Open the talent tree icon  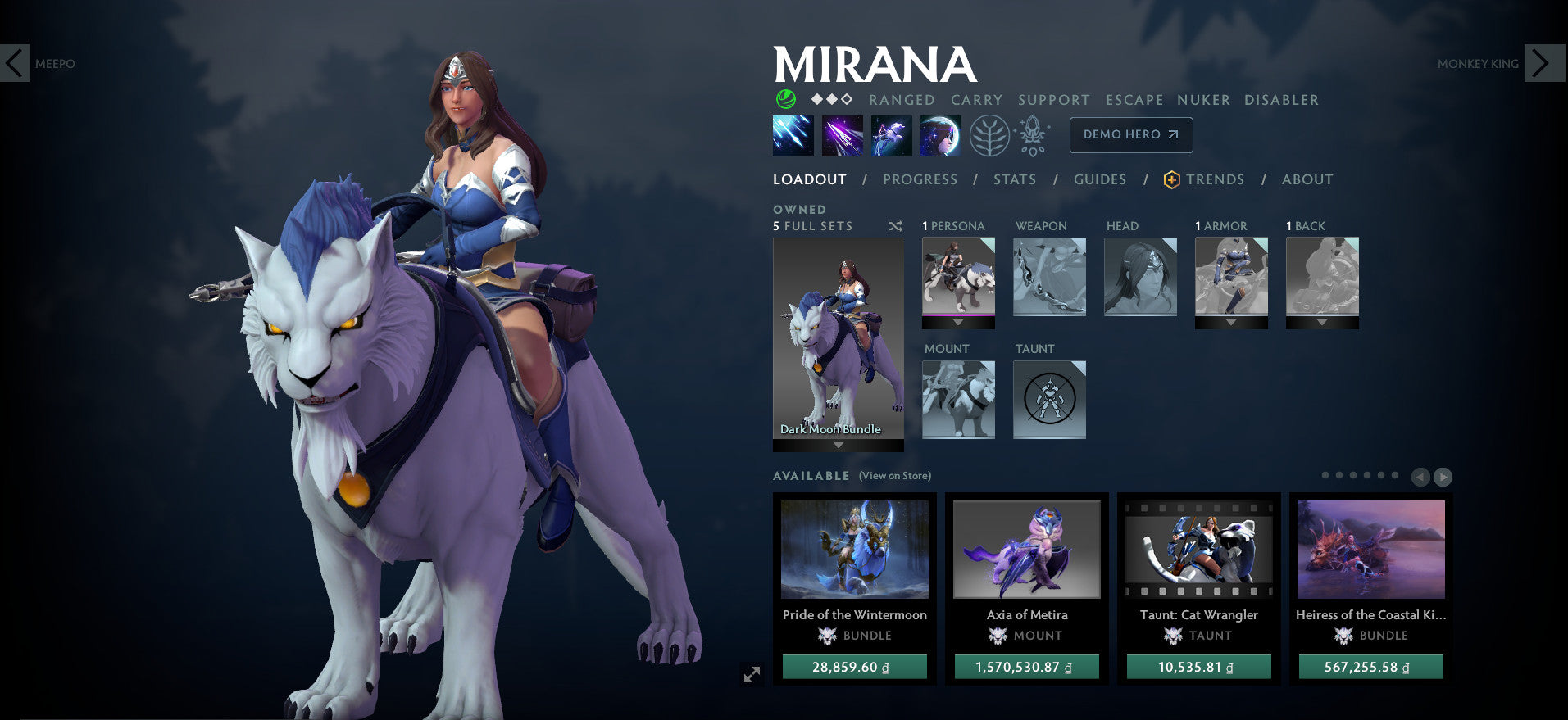(x=989, y=134)
